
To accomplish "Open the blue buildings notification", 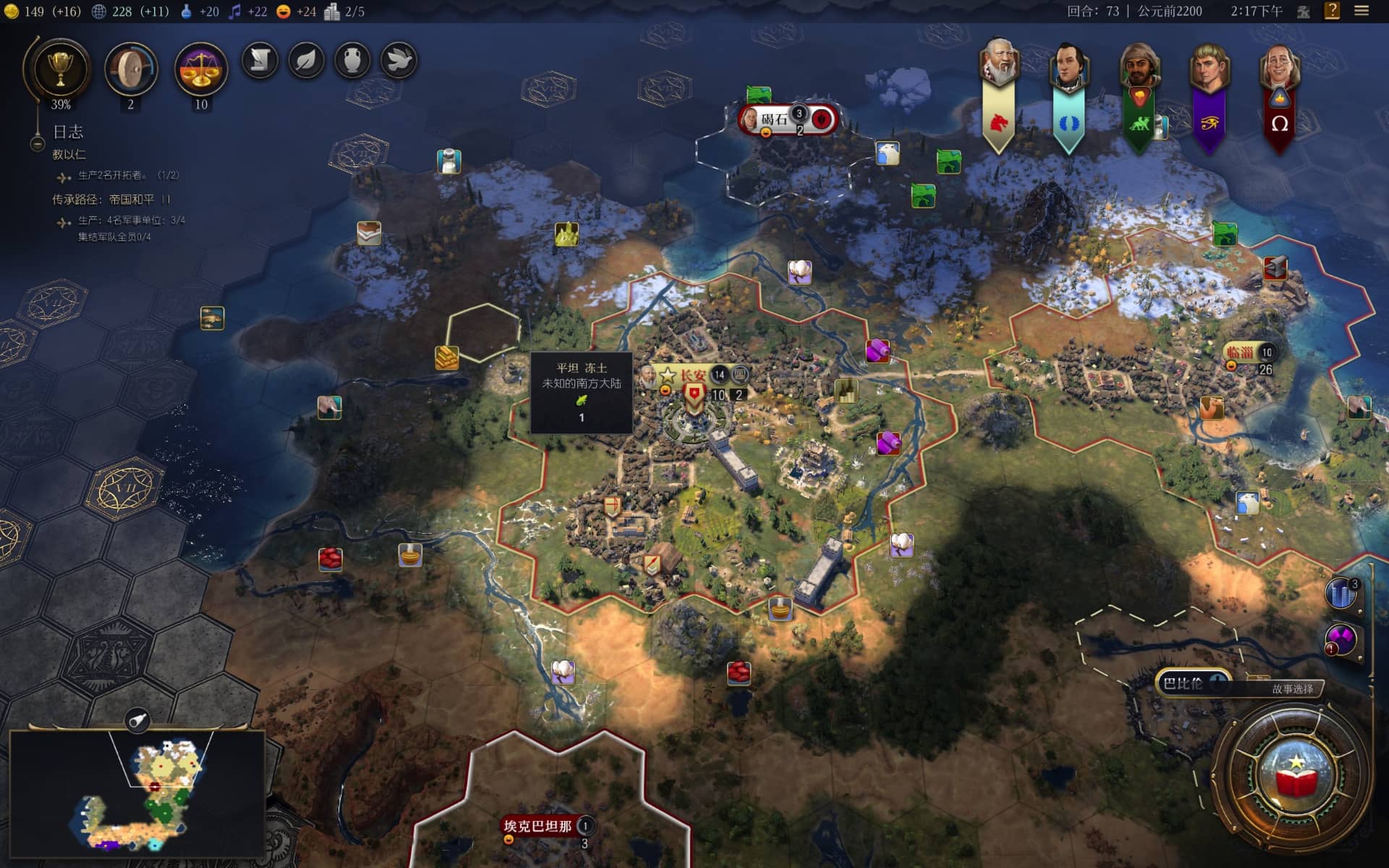I will 1341,593.
